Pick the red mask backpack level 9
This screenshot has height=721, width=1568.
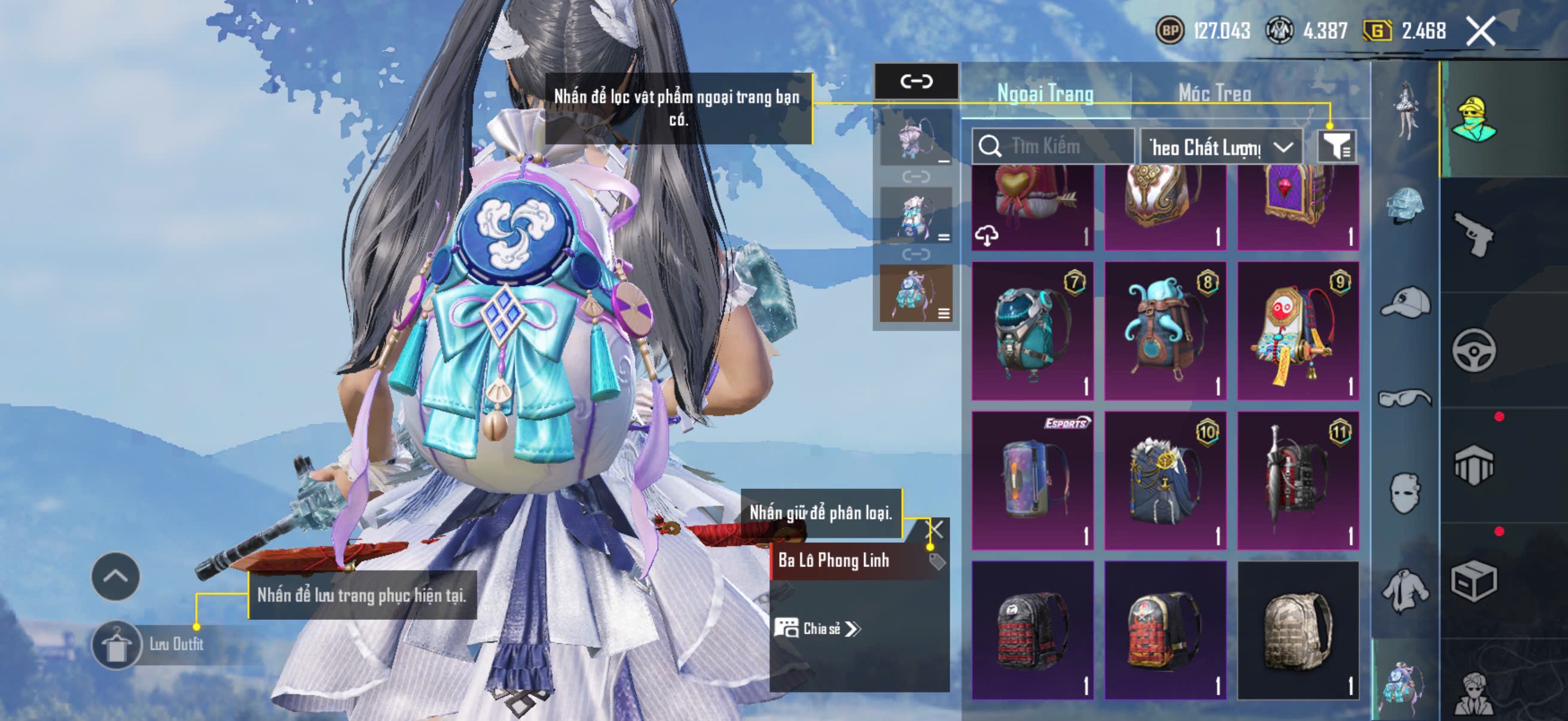pos(1297,331)
